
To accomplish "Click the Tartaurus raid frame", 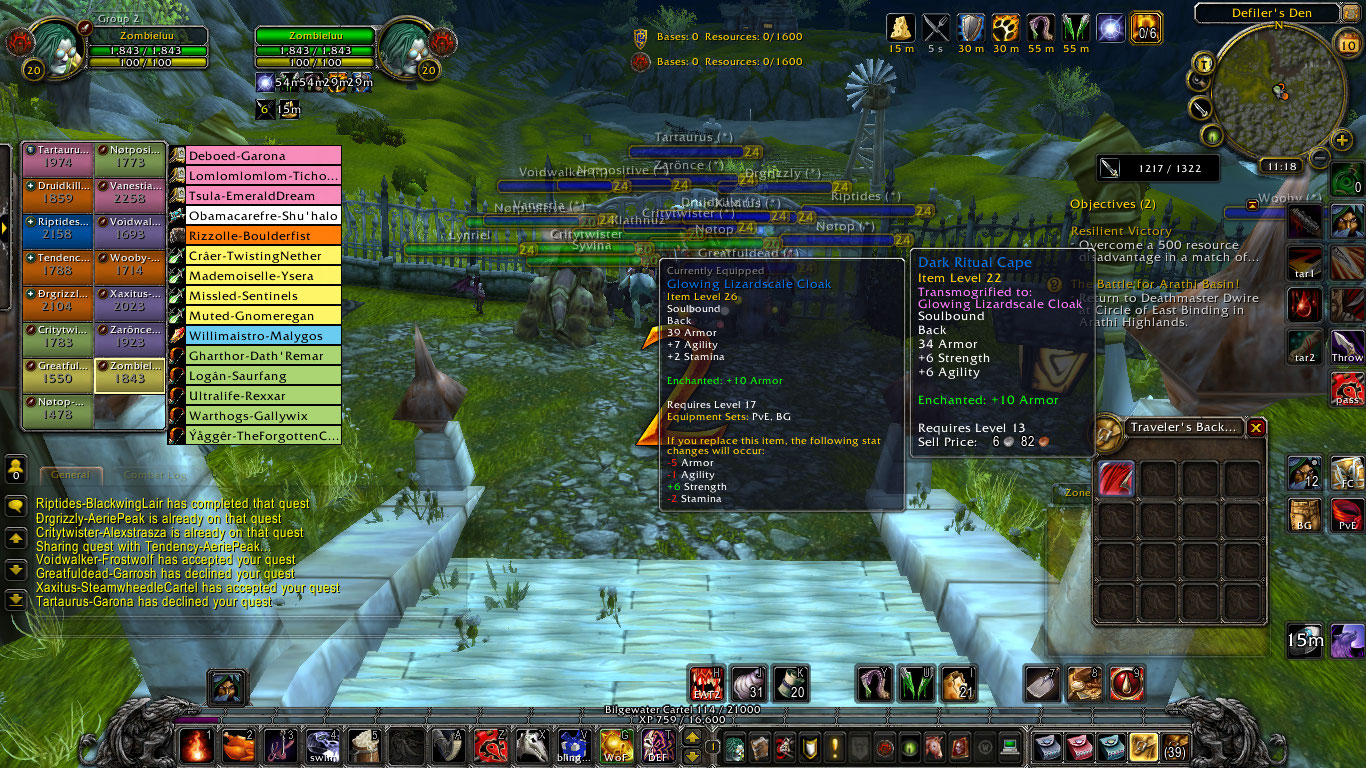I will 58,157.
